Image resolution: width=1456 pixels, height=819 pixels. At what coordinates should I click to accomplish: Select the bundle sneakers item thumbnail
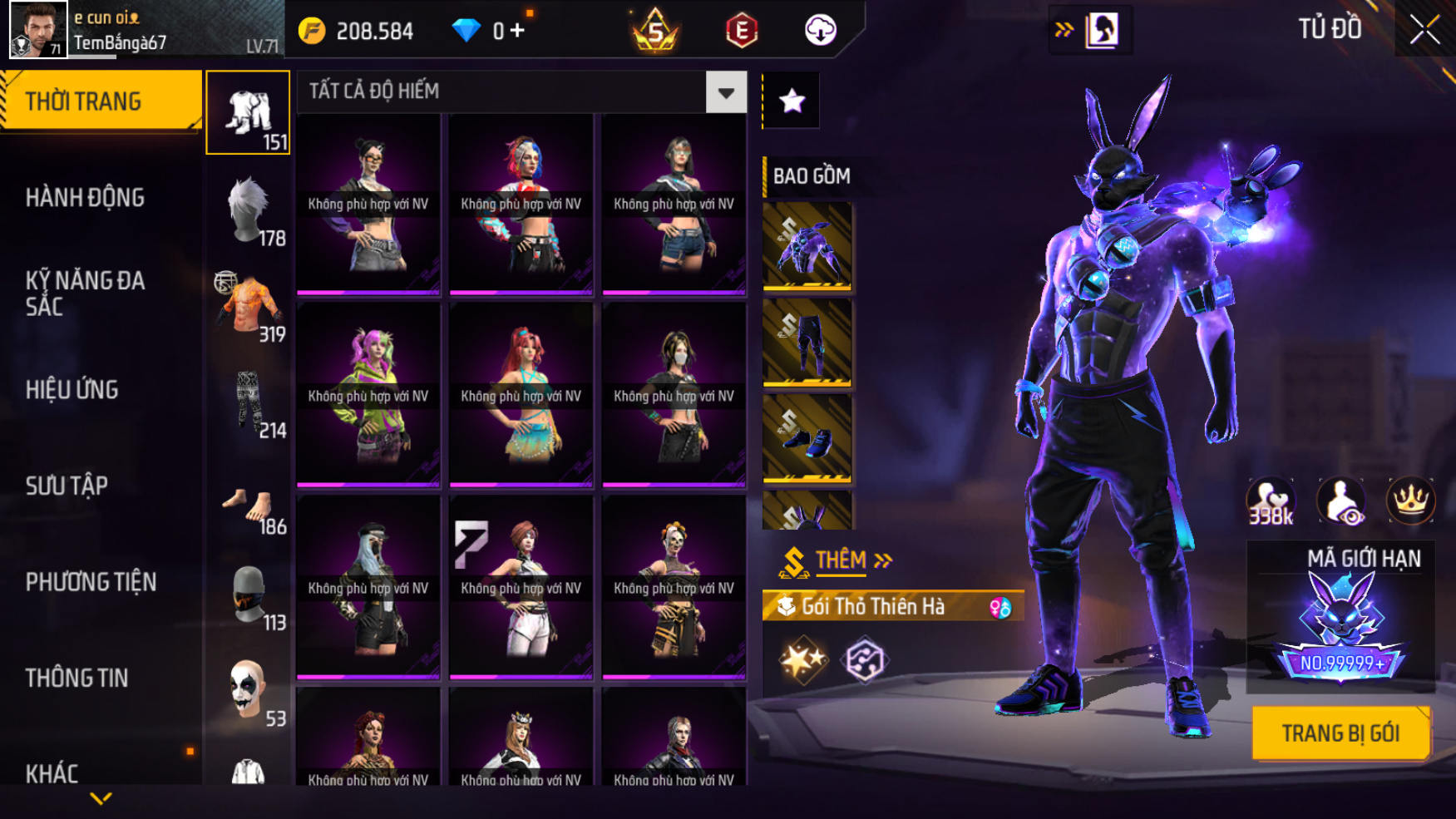click(807, 438)
